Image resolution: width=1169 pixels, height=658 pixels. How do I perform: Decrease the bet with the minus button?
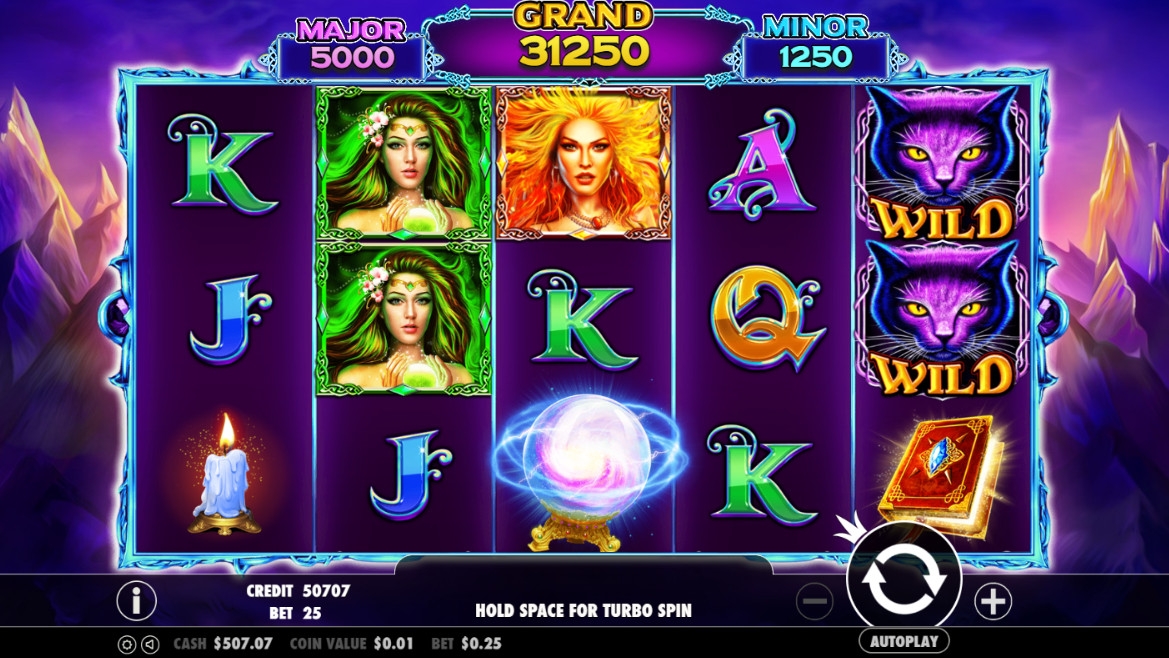pyautogui.click(x=815, y=601)
